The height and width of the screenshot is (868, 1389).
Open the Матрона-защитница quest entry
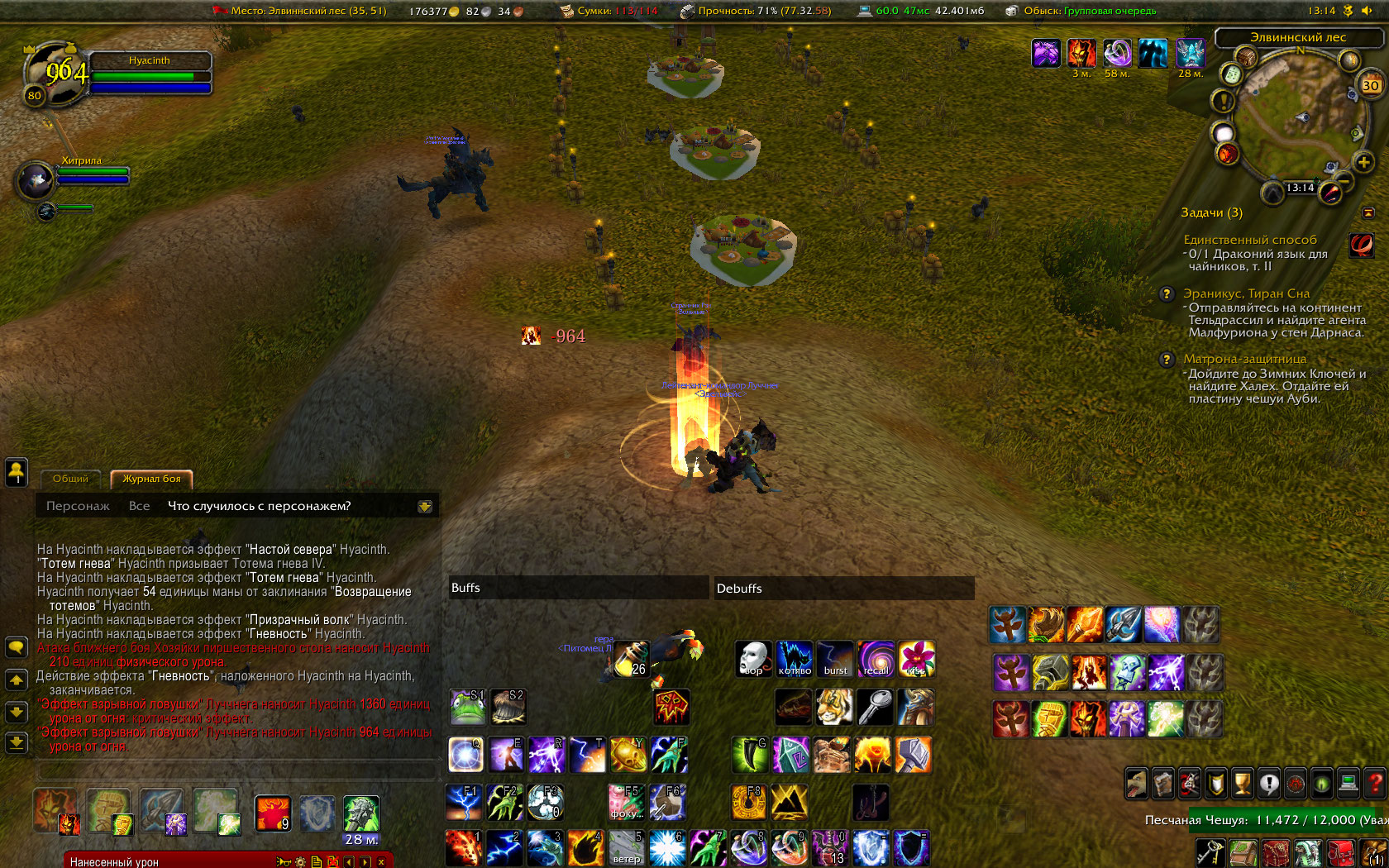pyautogui.click(x=1244, y=359)
